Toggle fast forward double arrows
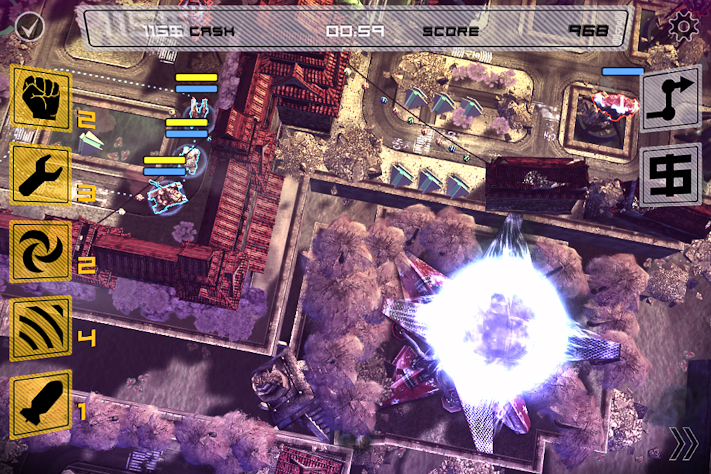The height and width of the screenshot is (474, 711). [x=684, y=442]
